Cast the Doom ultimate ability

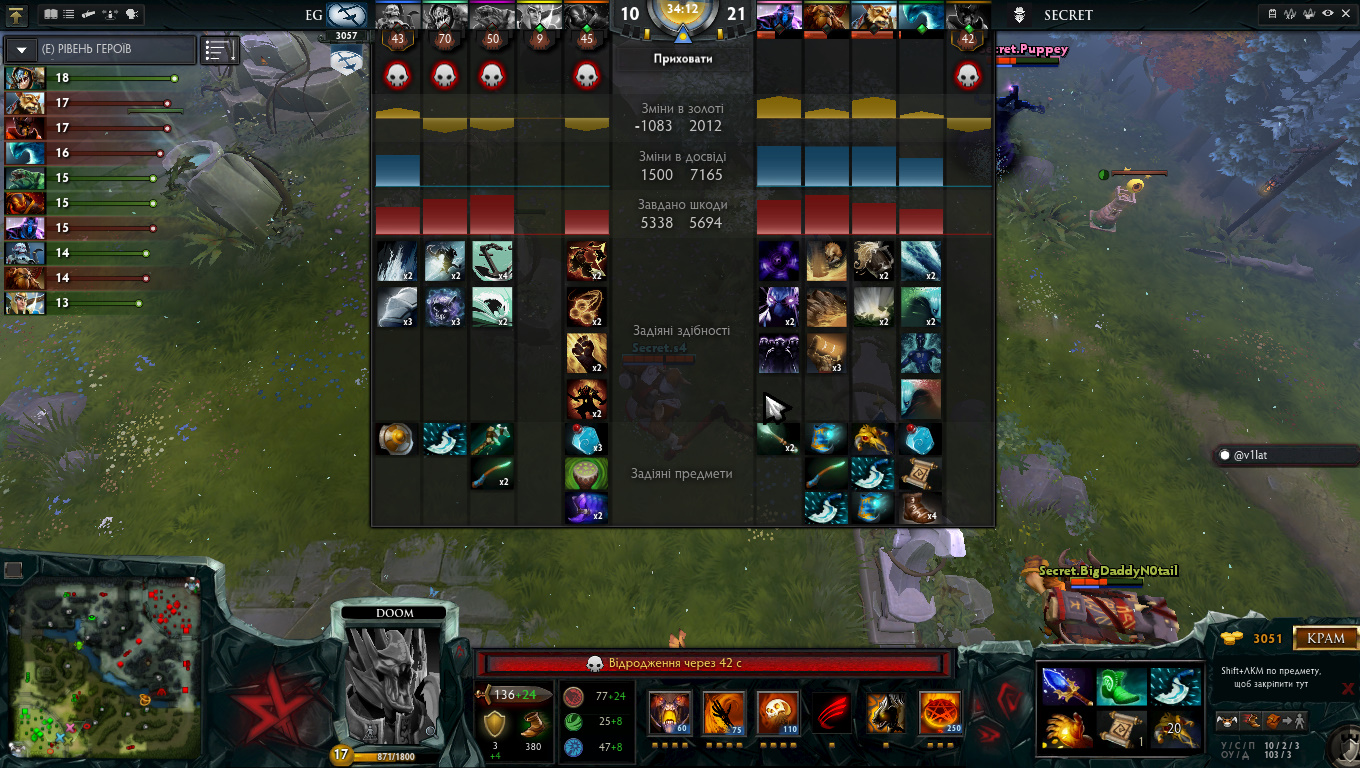939,713
